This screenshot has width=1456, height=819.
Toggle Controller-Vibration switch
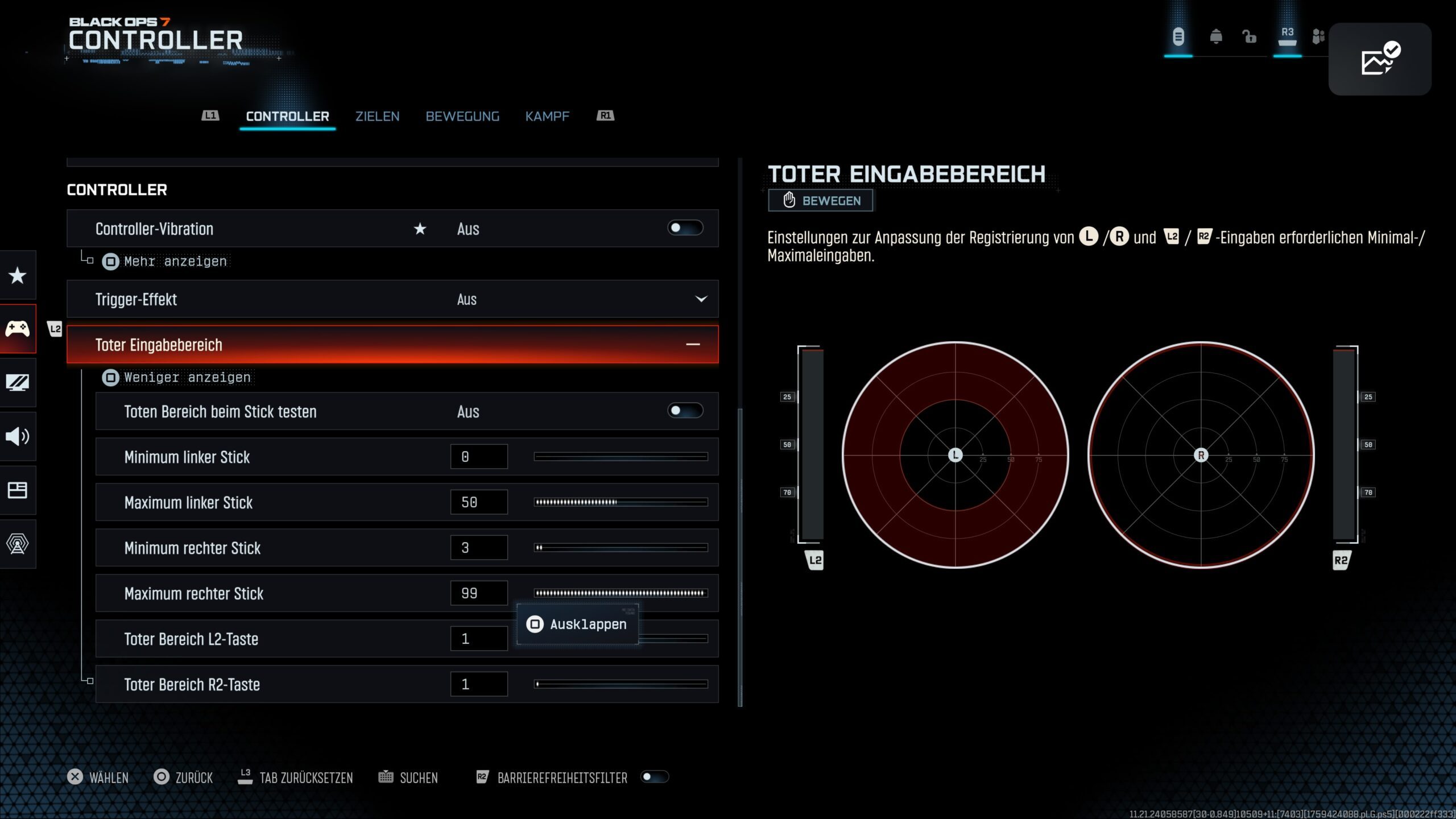tap(685, 228)
